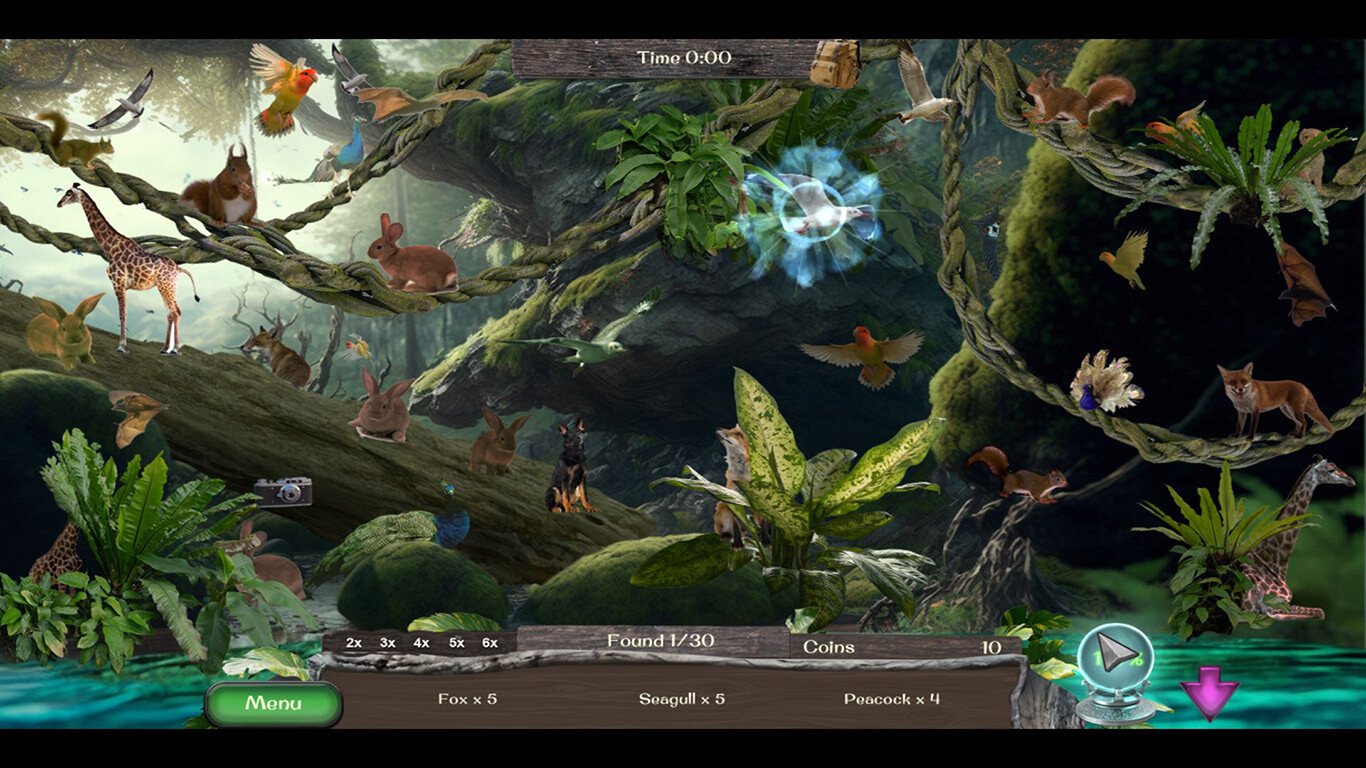
Task: Click the Found 1/30 counter bar
Action: [660, 642]
